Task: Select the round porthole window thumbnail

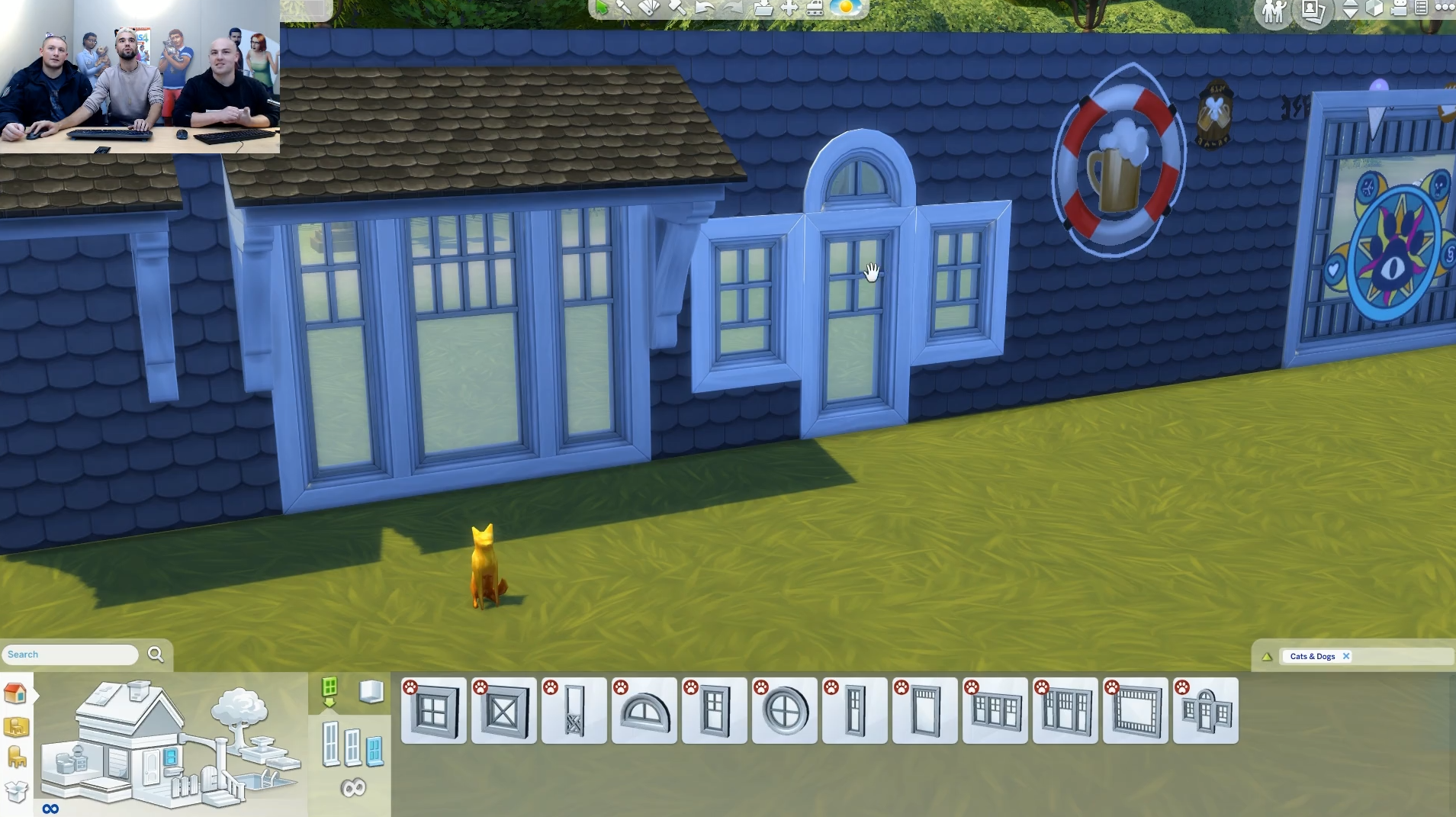Action: click(x=785, y=711)
